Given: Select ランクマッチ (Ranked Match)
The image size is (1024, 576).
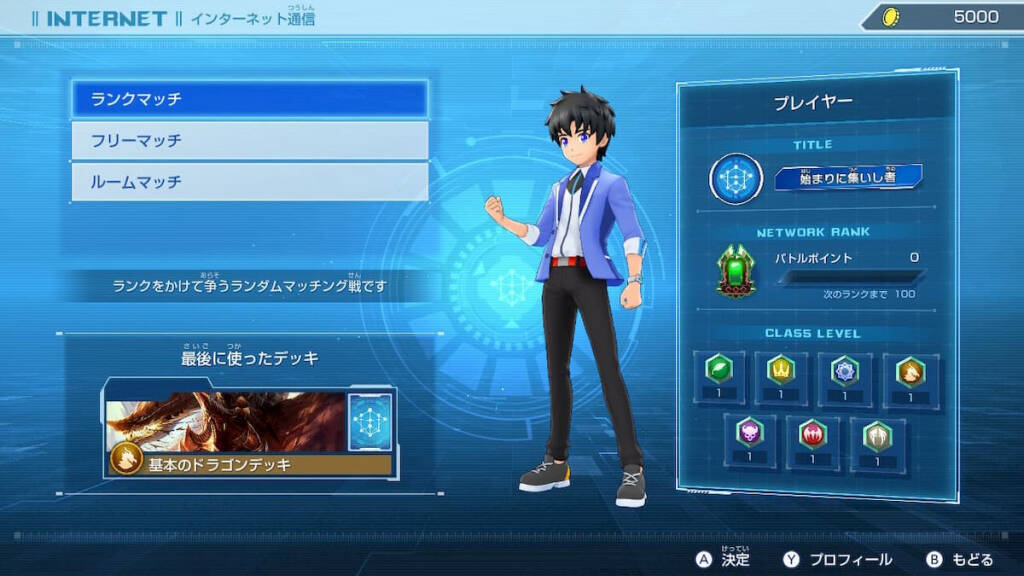Looking at the screenshot, I should tap(249, 99).
